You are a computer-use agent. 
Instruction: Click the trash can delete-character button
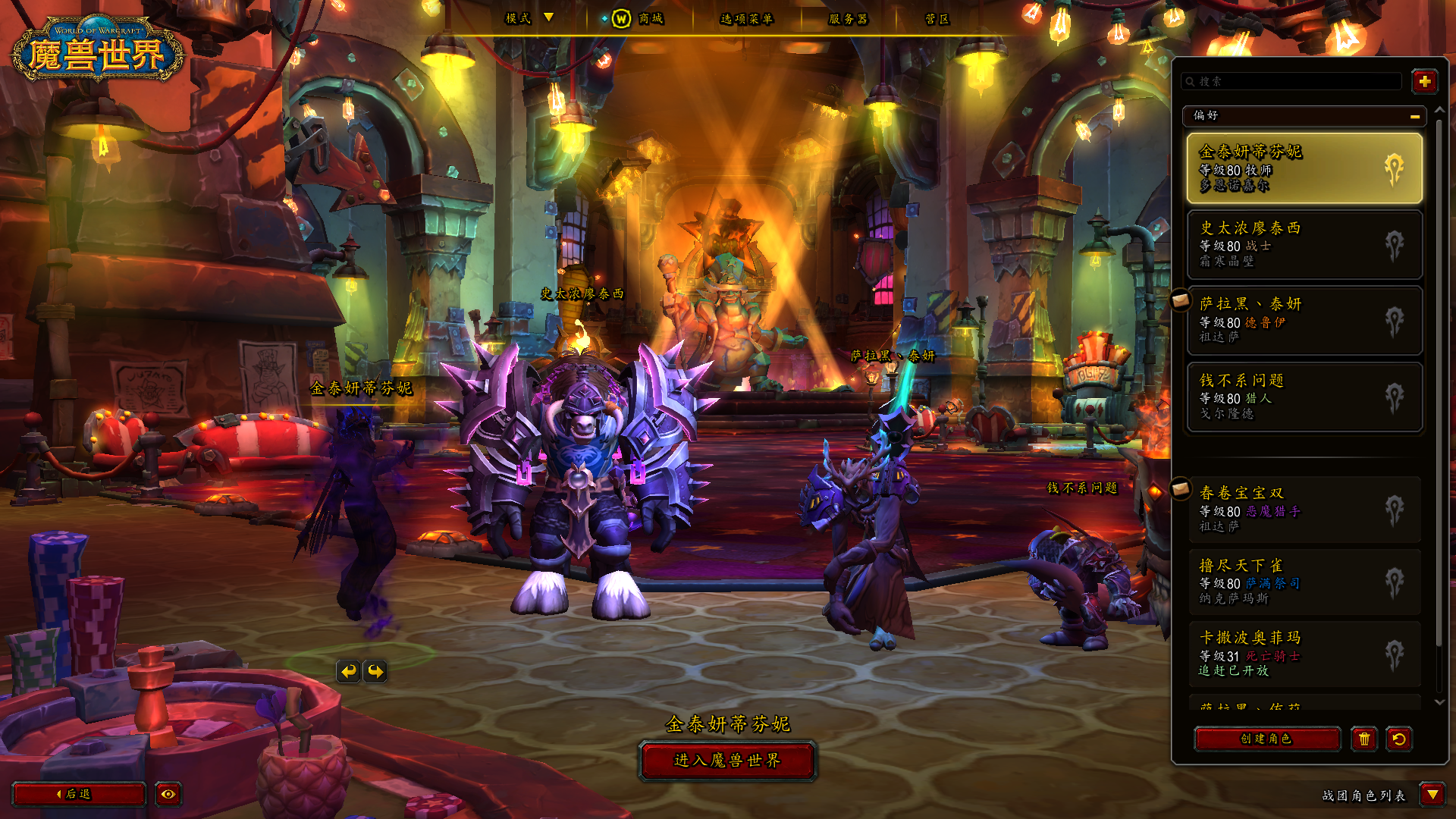(1363, 739)
